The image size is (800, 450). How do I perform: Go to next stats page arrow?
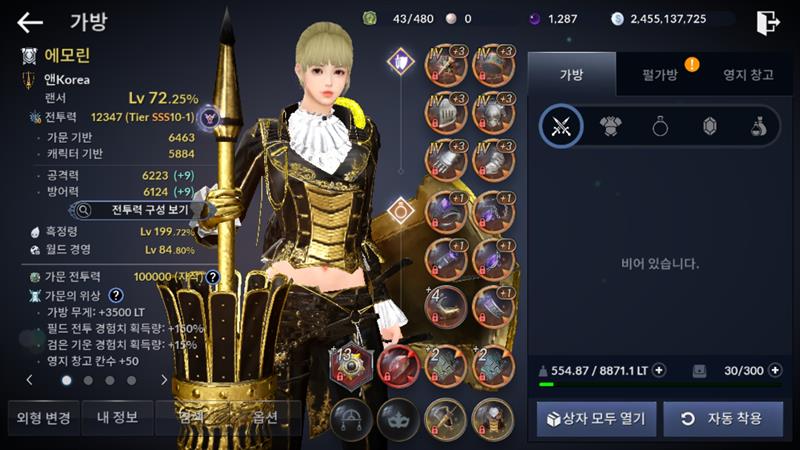pos(164,380)
